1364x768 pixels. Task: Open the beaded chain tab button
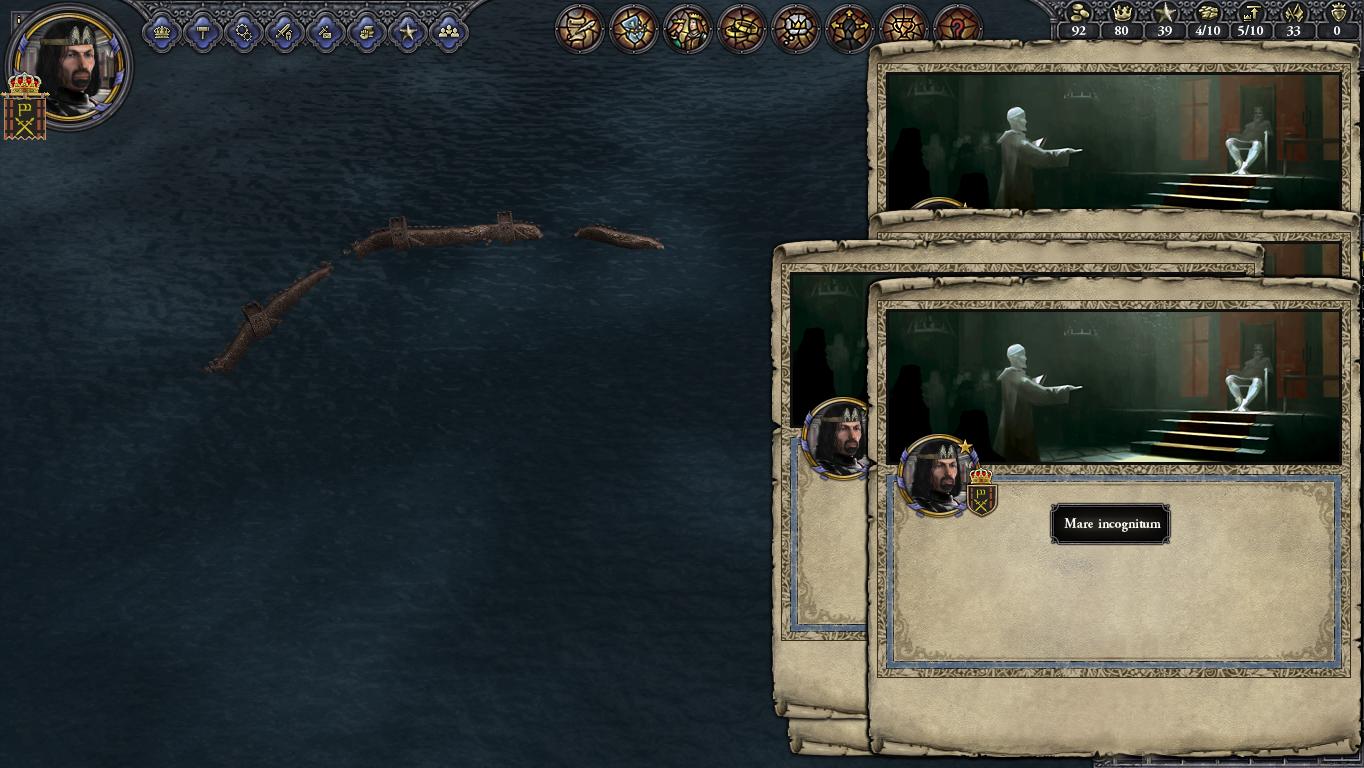(x=244, y=32)
